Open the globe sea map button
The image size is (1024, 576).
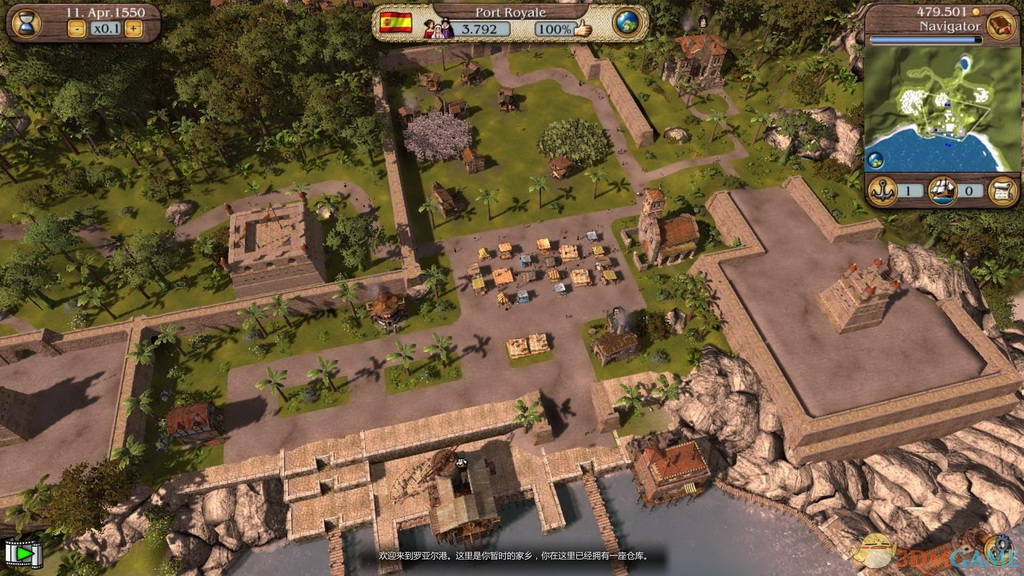coord(627,23)
